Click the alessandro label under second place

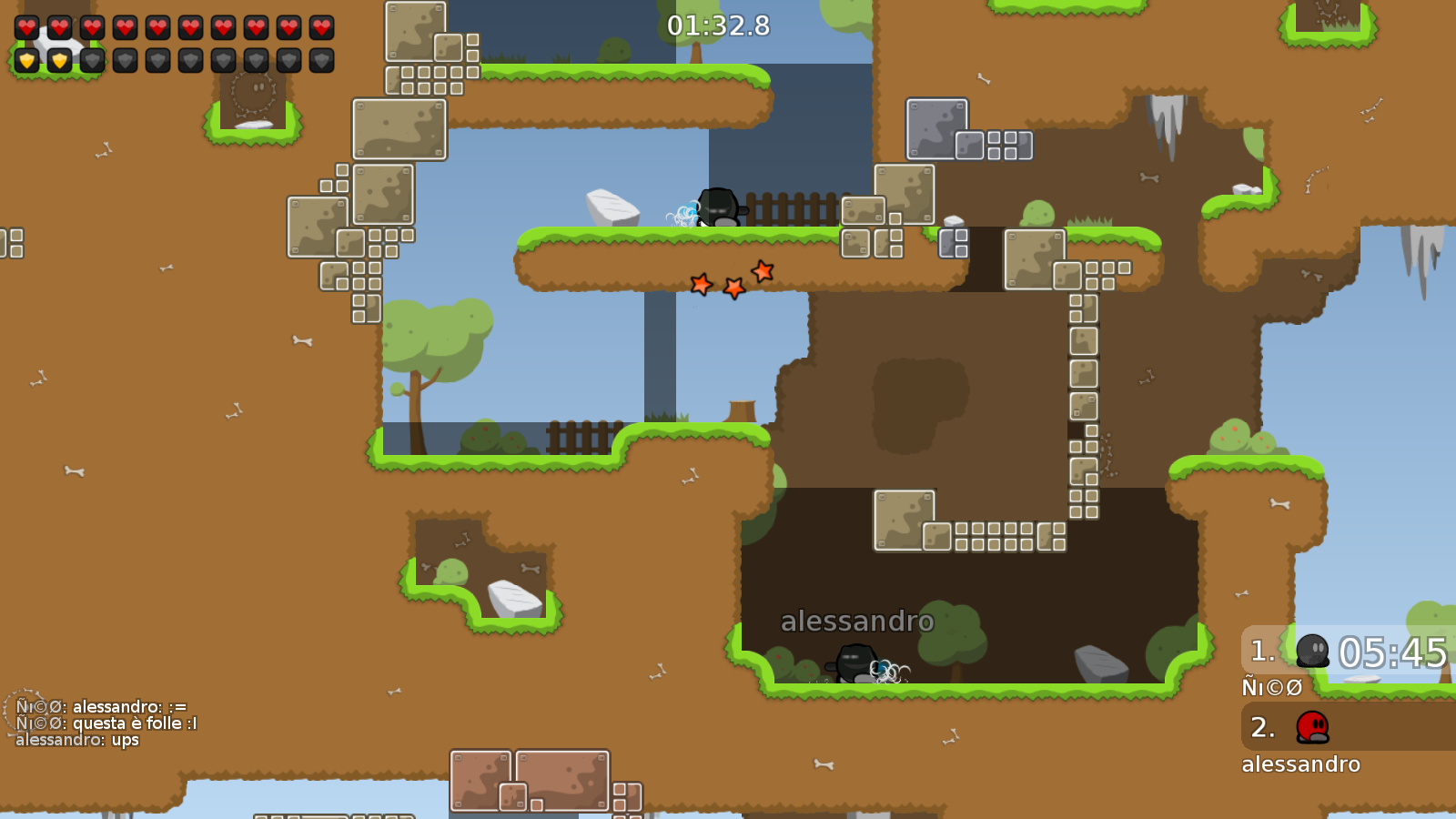pyautogui.click(x=1301, y=764)
